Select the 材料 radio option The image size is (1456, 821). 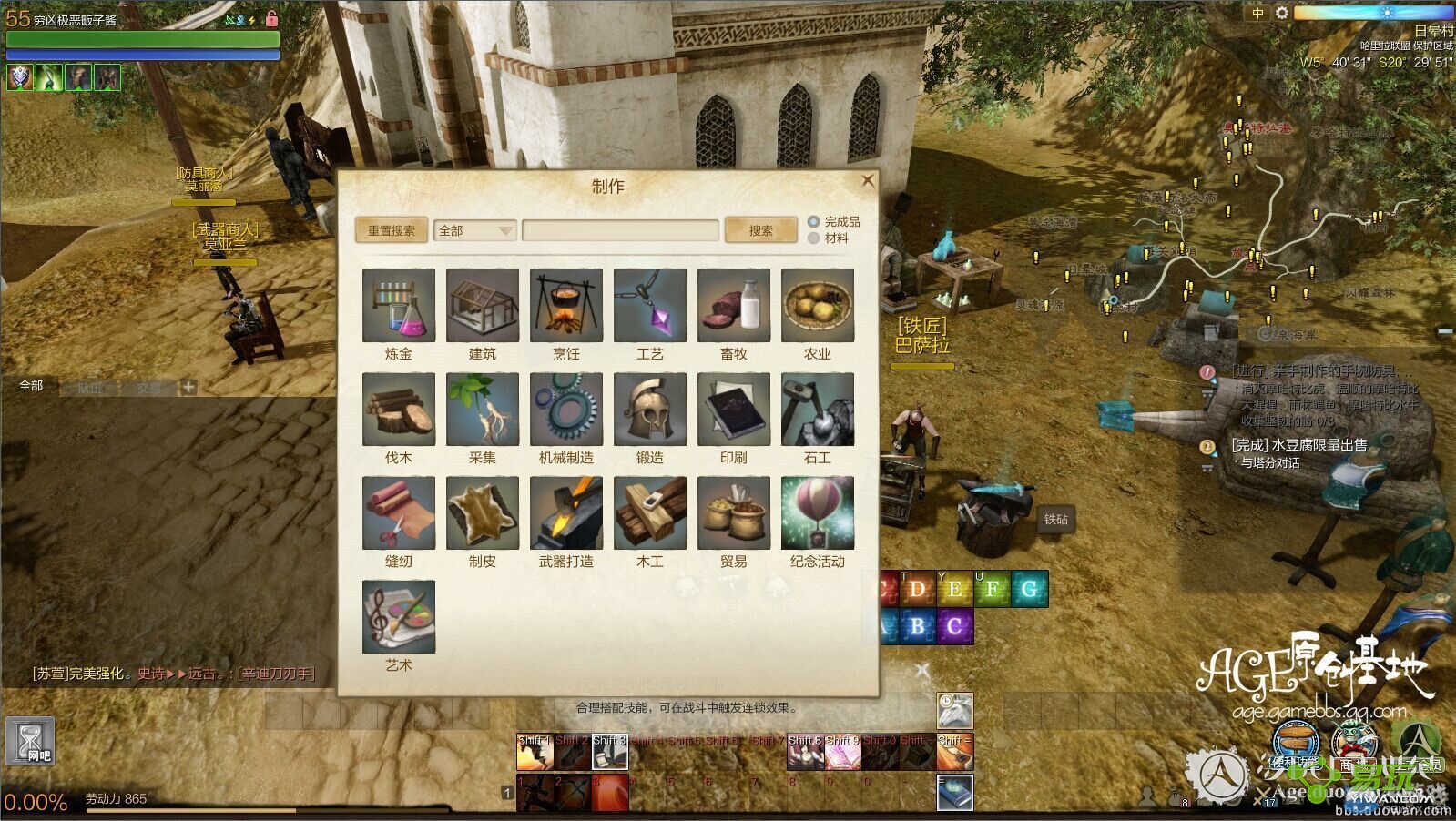814,238
